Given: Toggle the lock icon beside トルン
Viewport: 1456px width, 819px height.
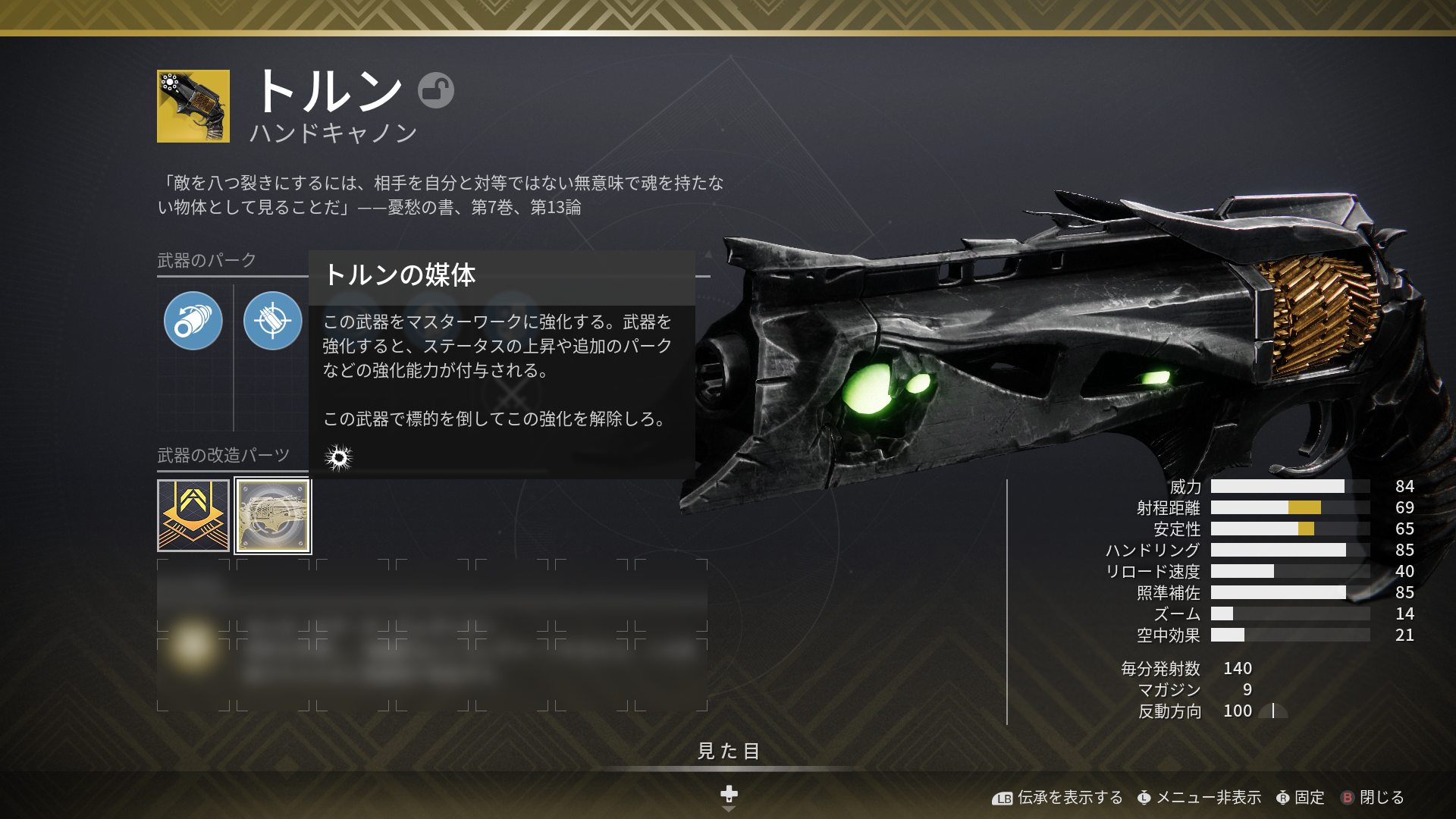Looking at the screenshot, I should pyautogui.click(x=436, y=90).
